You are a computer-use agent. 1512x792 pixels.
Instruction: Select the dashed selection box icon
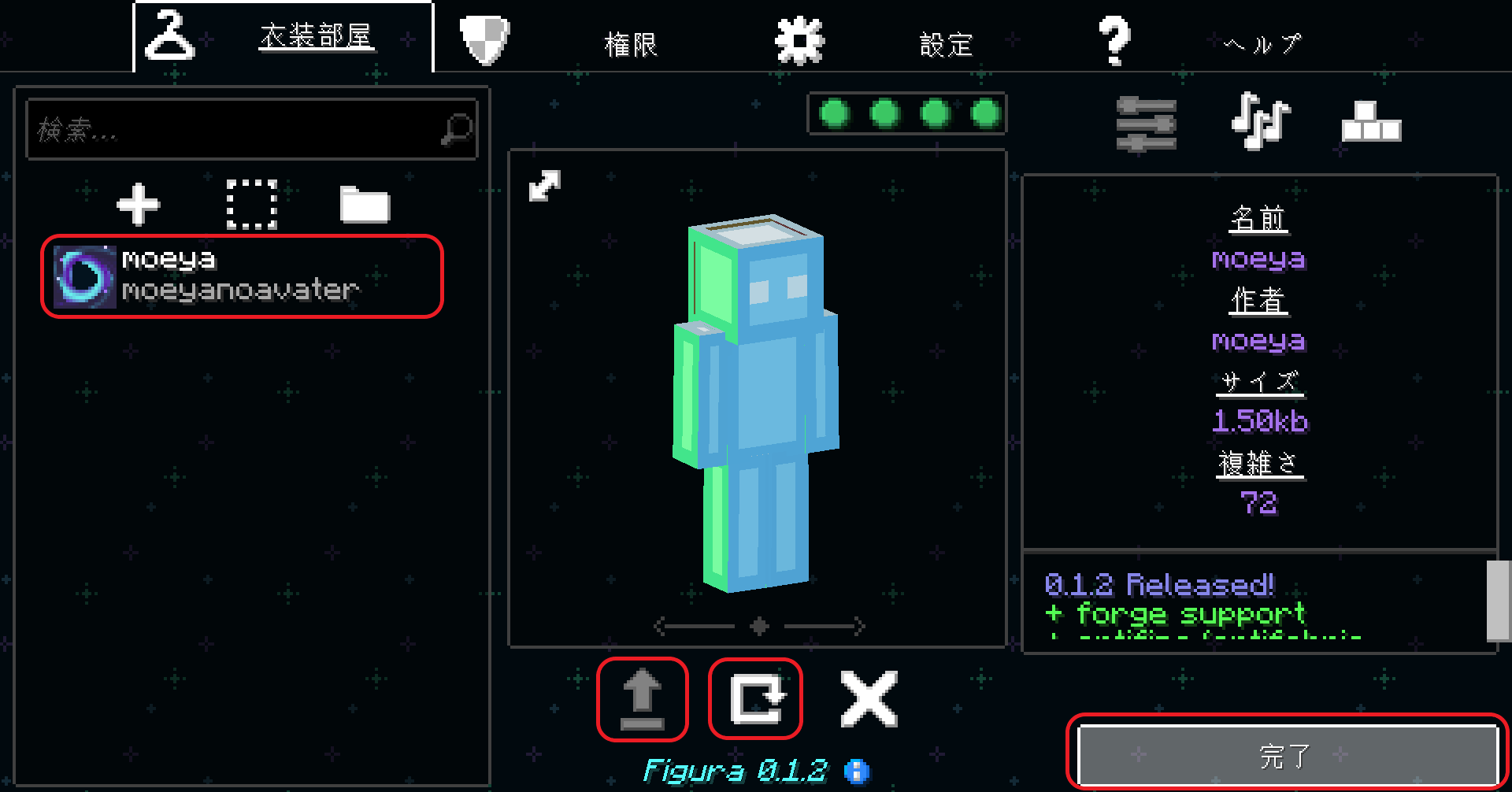click(251, 205)
